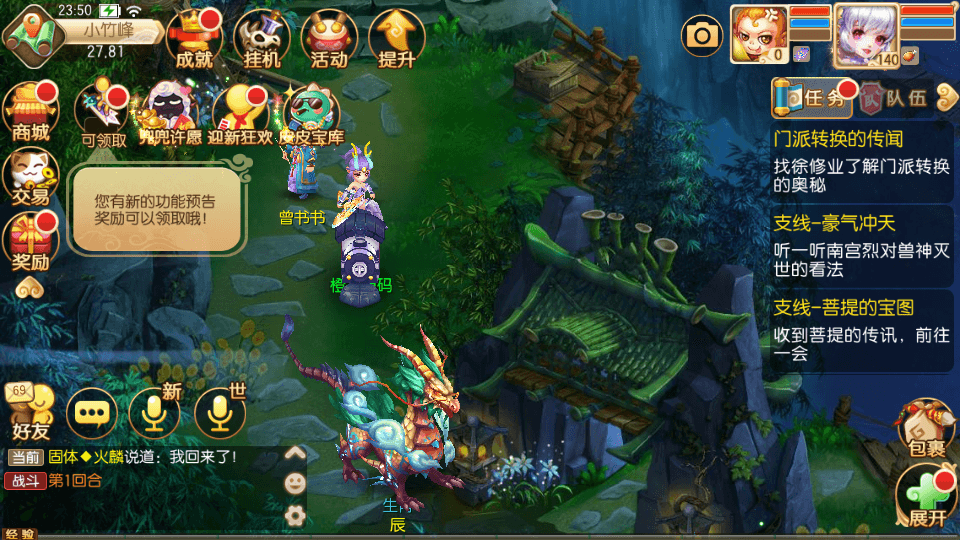The image size is (960, 540).
Task: Click the 展开 expand button
Action: pos(926,499)
